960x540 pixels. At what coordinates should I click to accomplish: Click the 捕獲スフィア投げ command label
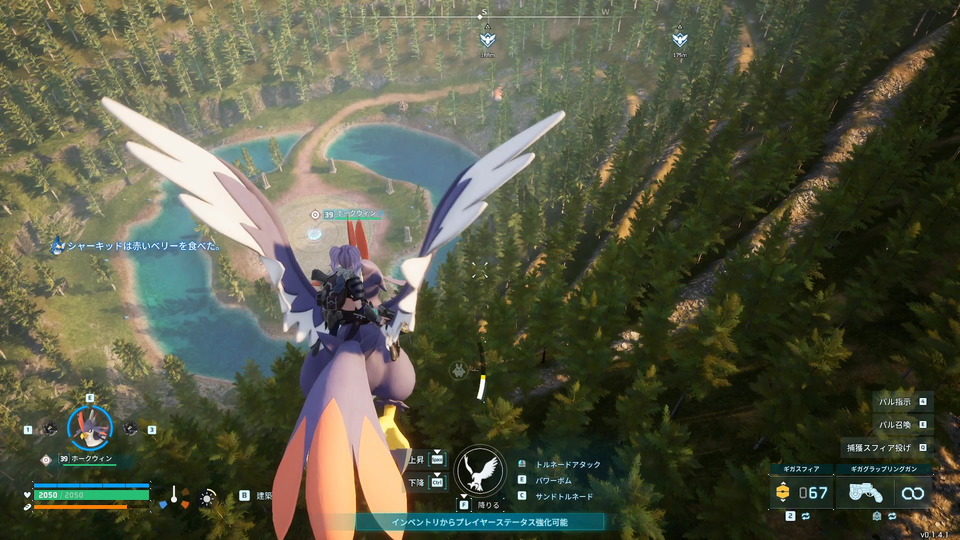click(x=882, y=447)
